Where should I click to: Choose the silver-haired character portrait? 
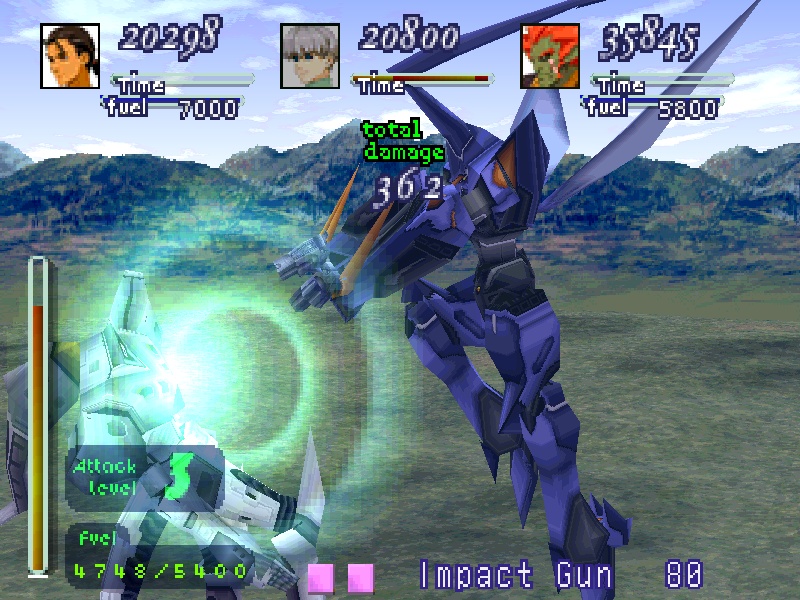coord(310,56)
